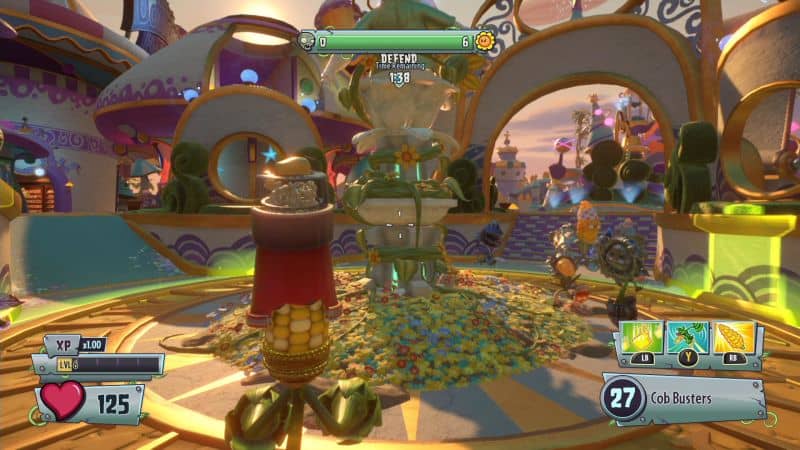Trigger the Shuck Shot corn cob ability
Screen dimensions: 800x450
point(733,338)
